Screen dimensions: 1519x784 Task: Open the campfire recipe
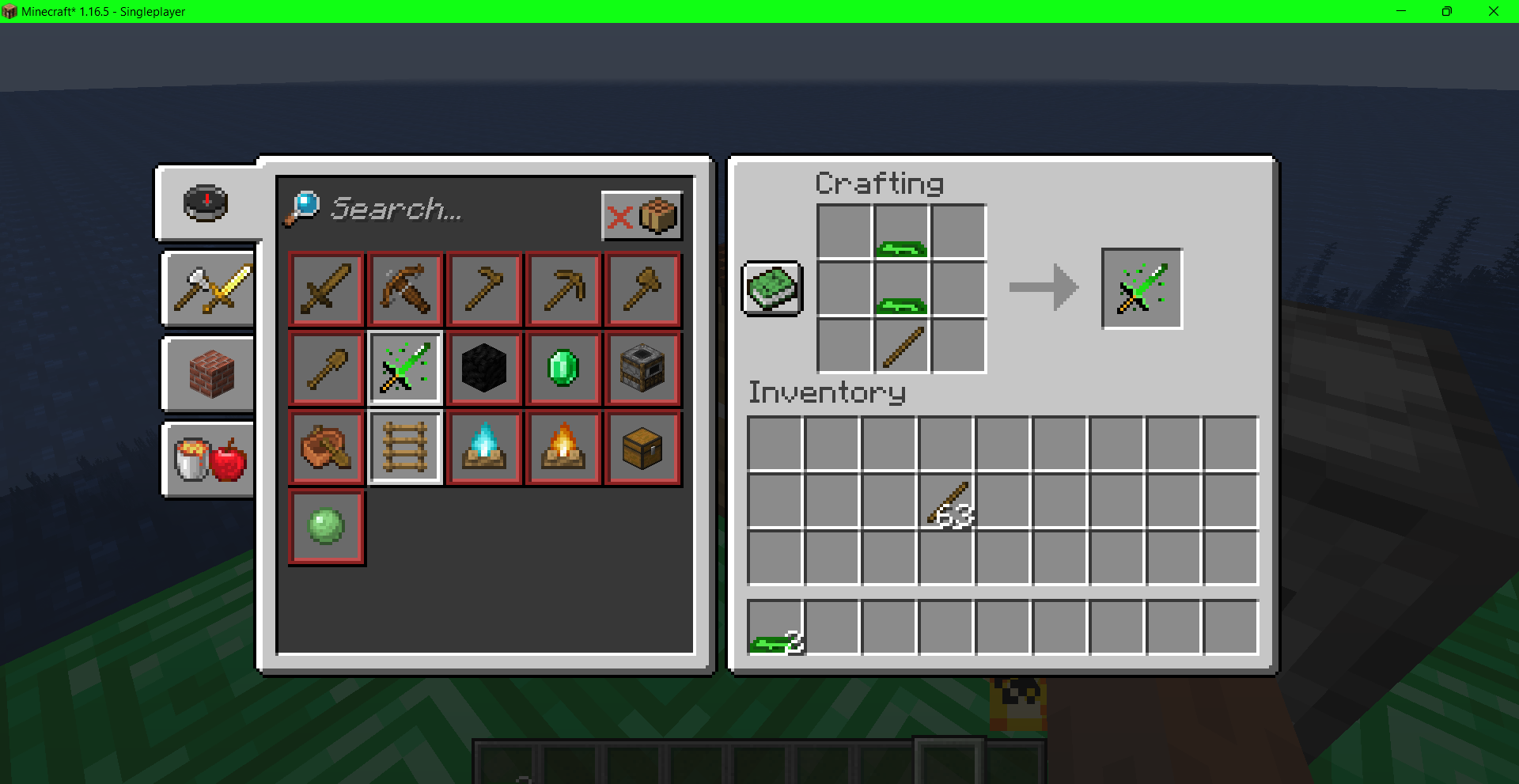click(563, 447)
